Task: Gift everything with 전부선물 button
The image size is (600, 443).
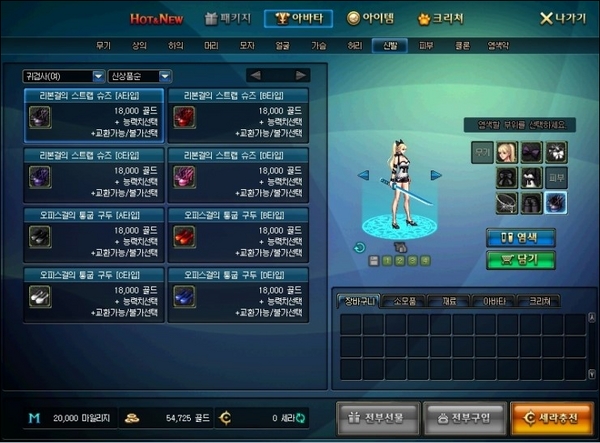Action: pyautogui.click(x=376, y=416)
